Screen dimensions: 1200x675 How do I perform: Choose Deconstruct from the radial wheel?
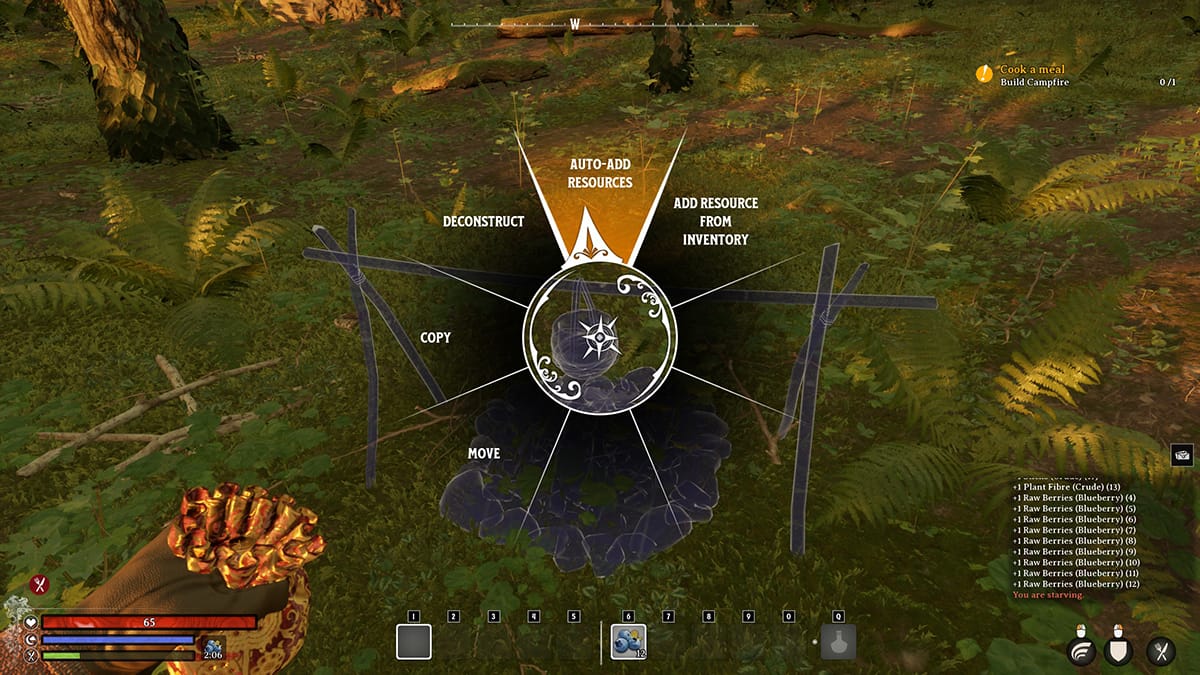483,221
